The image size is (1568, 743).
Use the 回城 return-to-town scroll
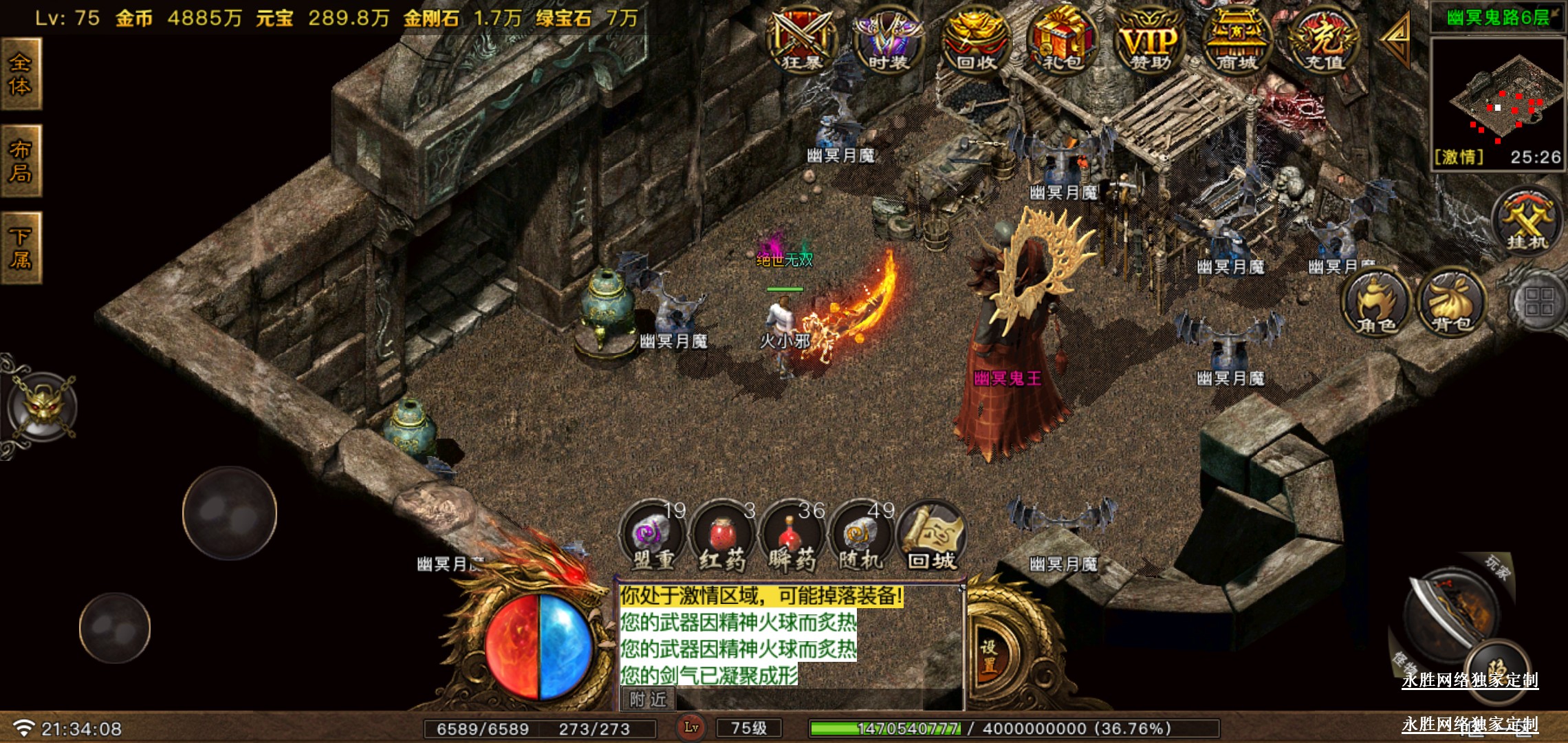click(x=932, y=537)
